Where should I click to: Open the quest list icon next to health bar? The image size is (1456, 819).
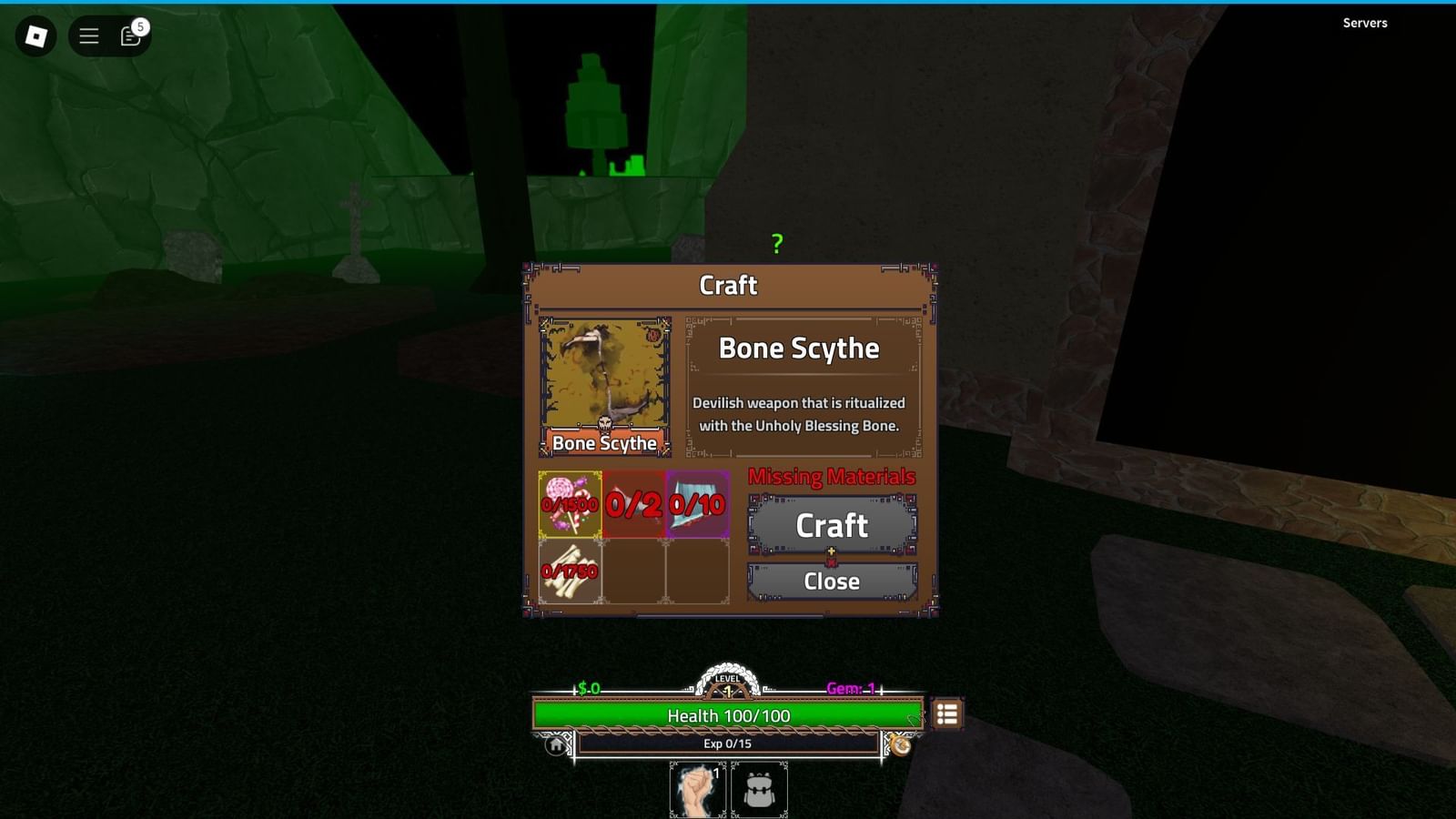tap(946, 715)
